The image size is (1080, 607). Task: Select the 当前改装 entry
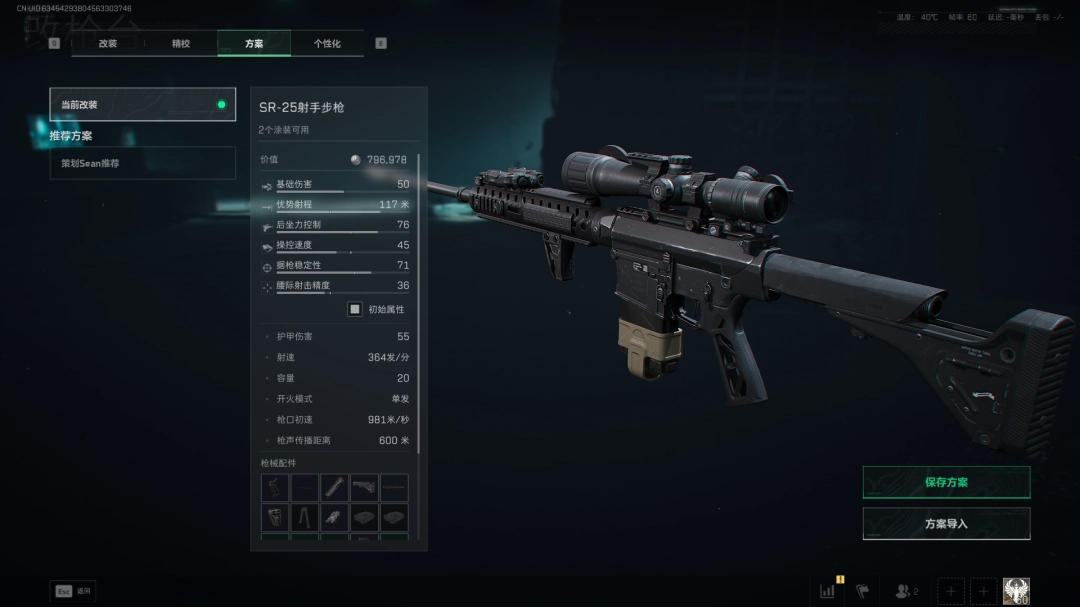pyautogui.click(x=142, y=104)
